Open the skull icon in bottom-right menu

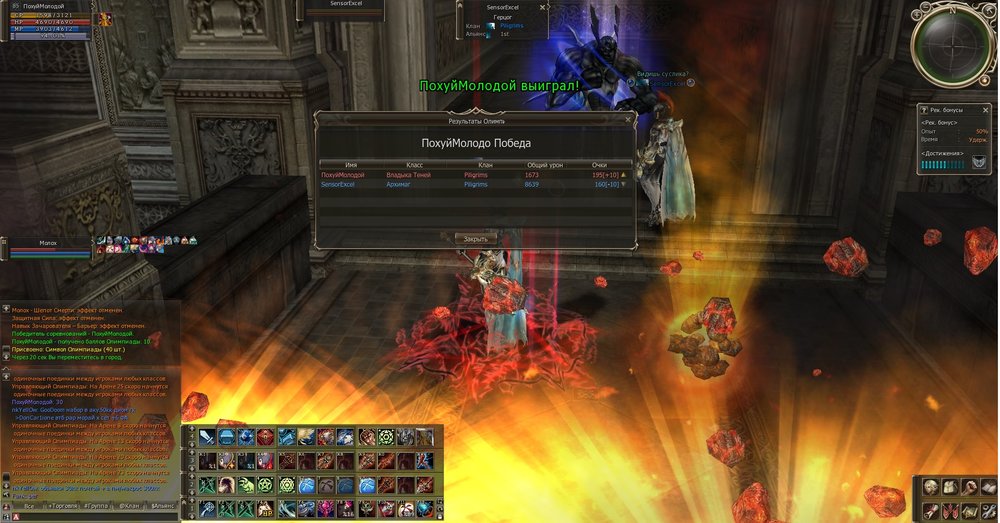[x=931, y=487]
